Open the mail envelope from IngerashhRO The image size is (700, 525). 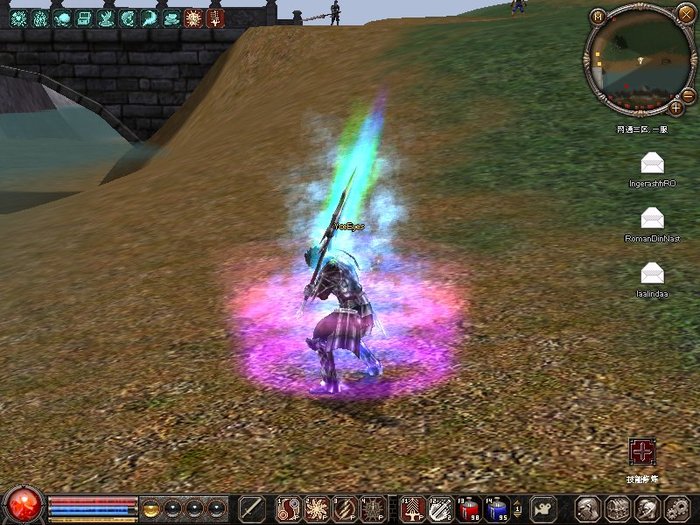tap(652, 164)
